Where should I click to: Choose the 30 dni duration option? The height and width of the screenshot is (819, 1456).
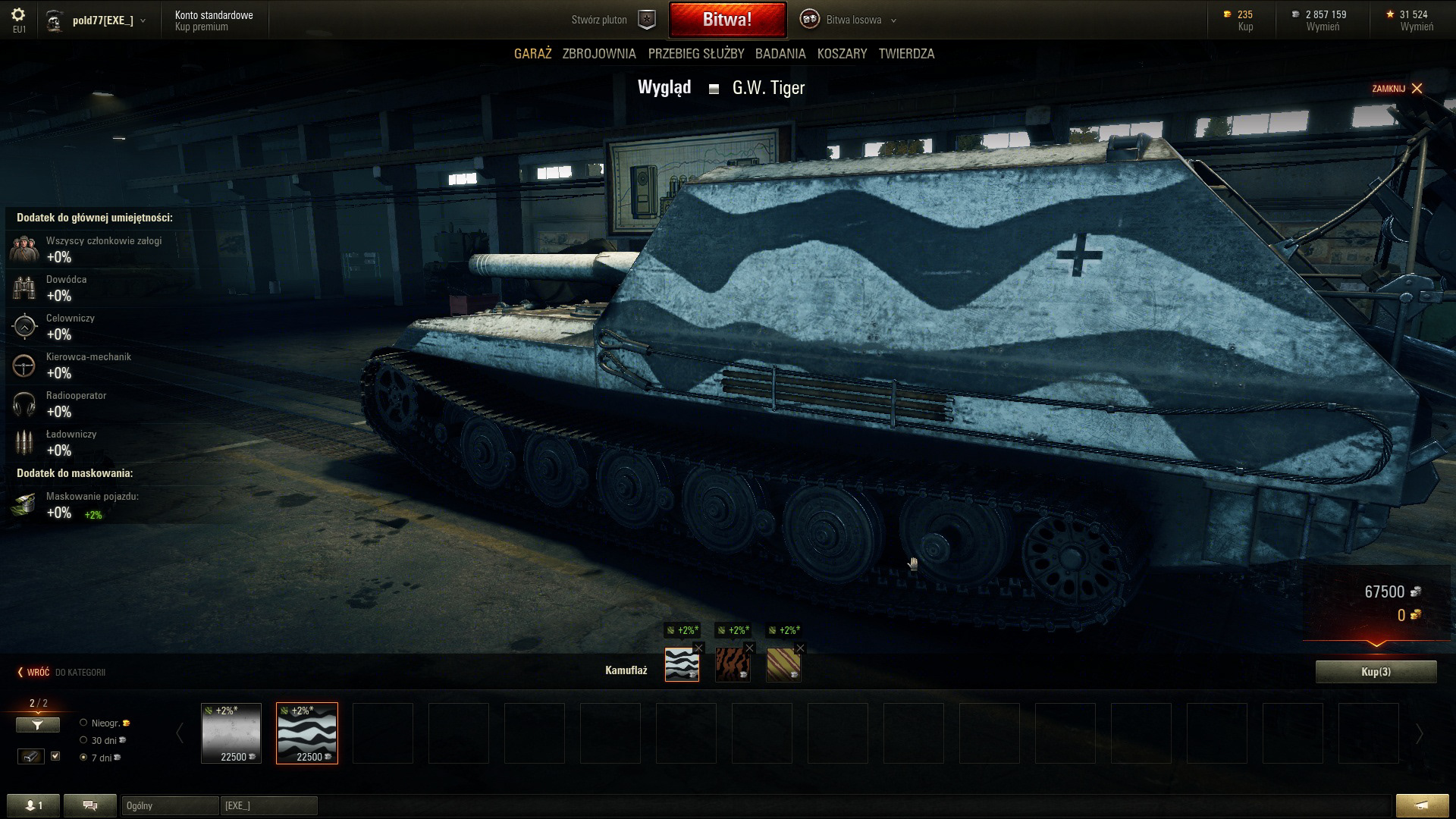tap(84, 740)
